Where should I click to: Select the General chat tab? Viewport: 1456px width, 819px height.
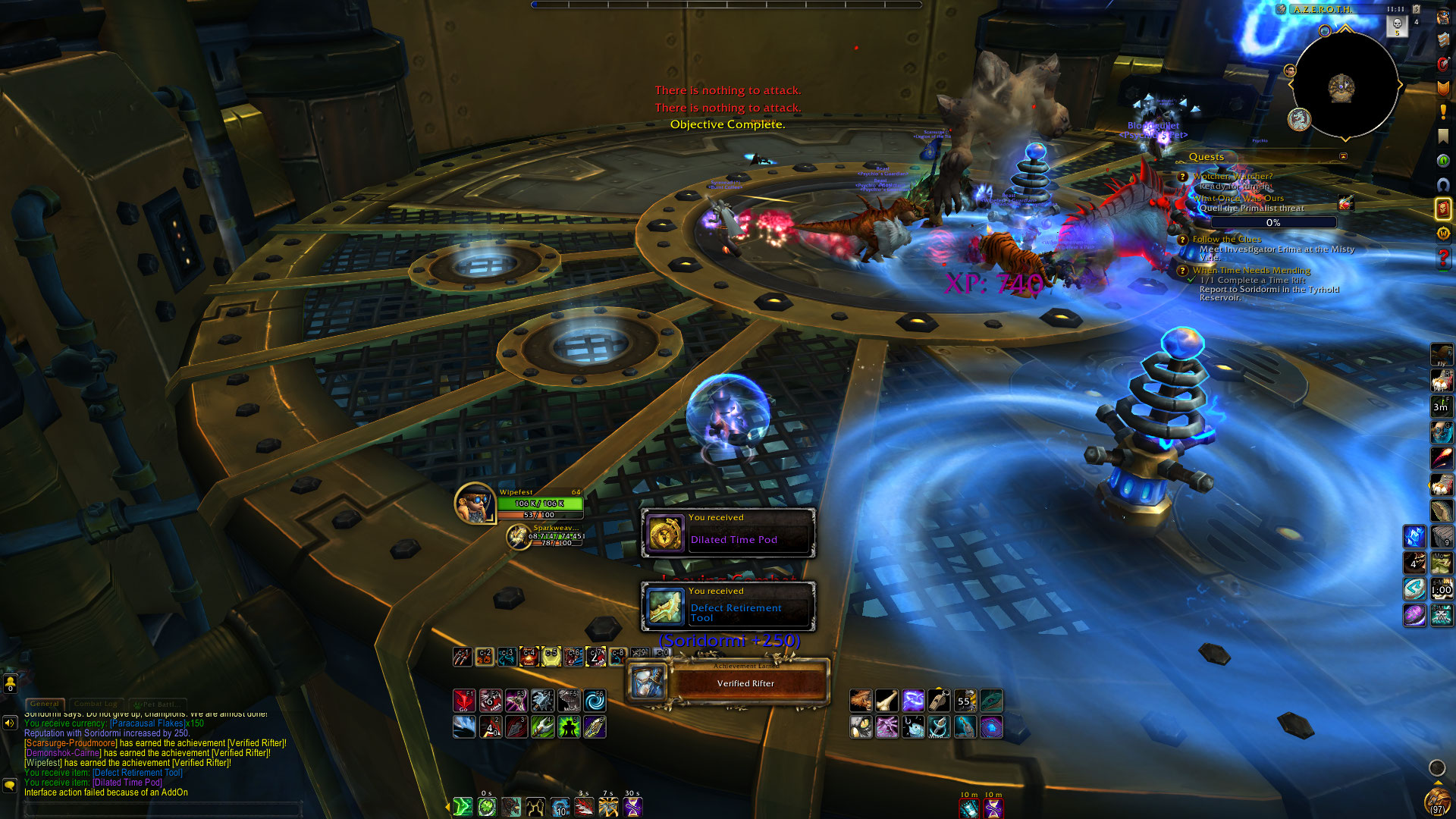point(45,704)
